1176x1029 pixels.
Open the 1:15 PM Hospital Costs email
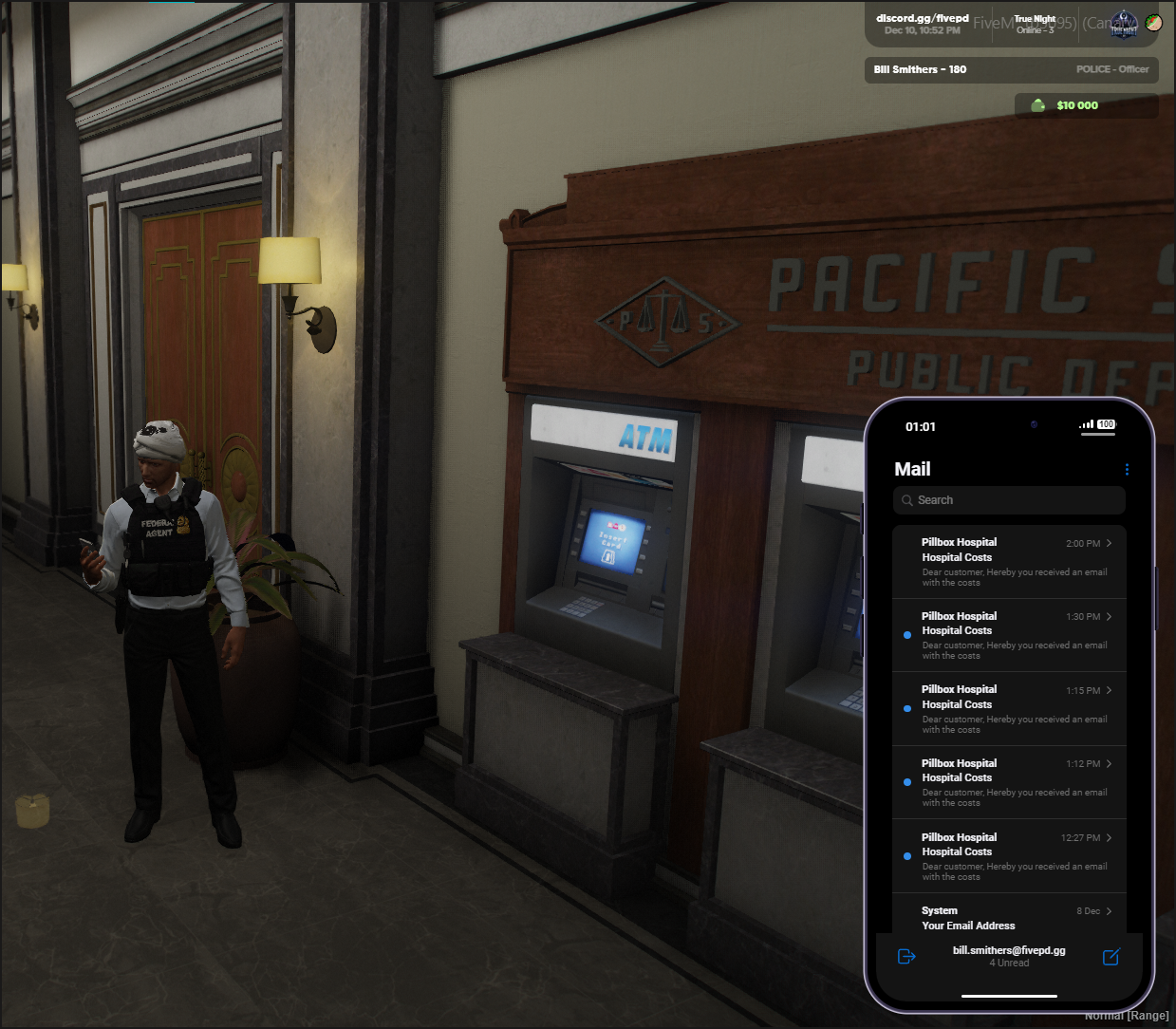pos(1009,709)
